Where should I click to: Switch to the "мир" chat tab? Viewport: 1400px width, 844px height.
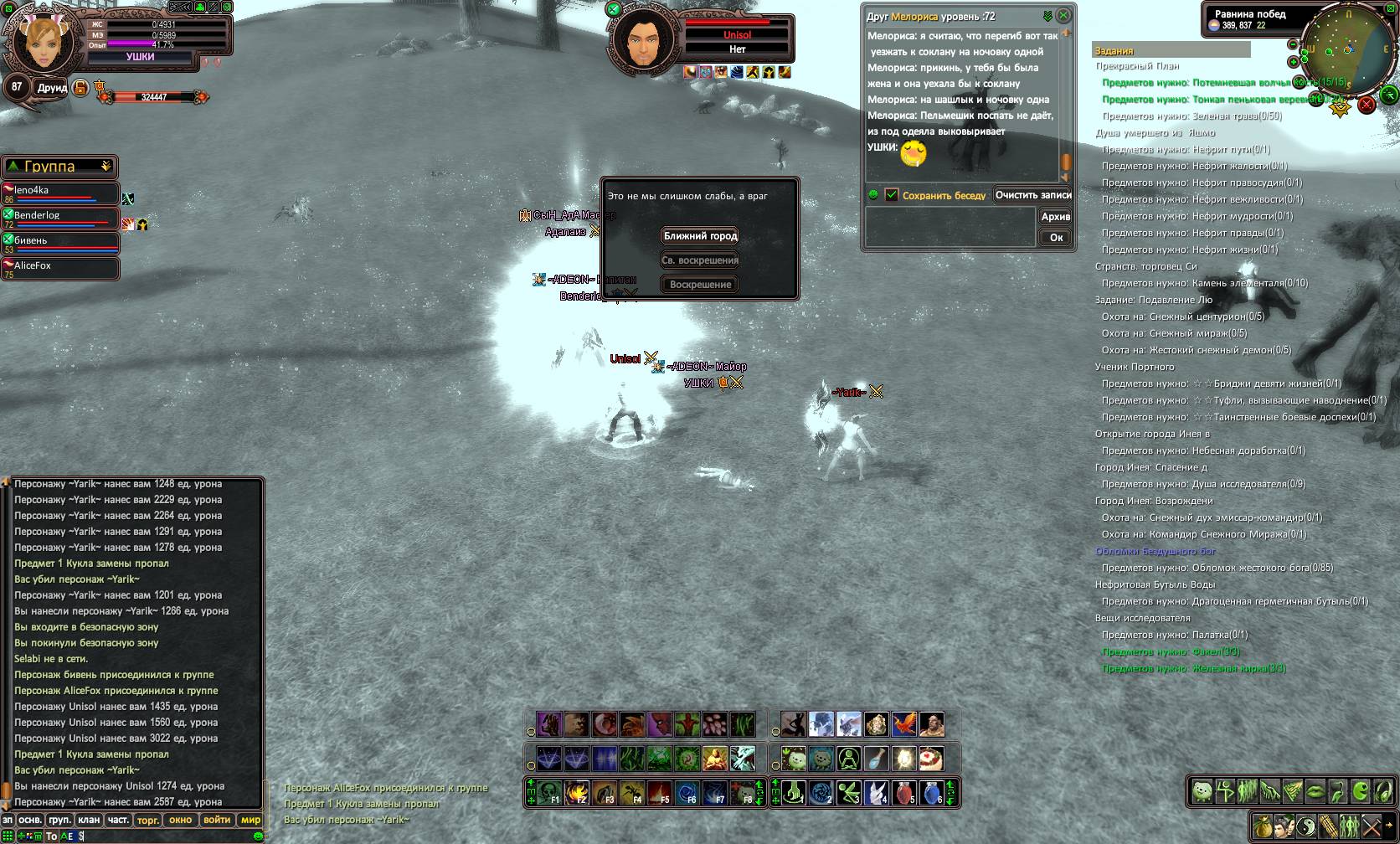[250, 821]
